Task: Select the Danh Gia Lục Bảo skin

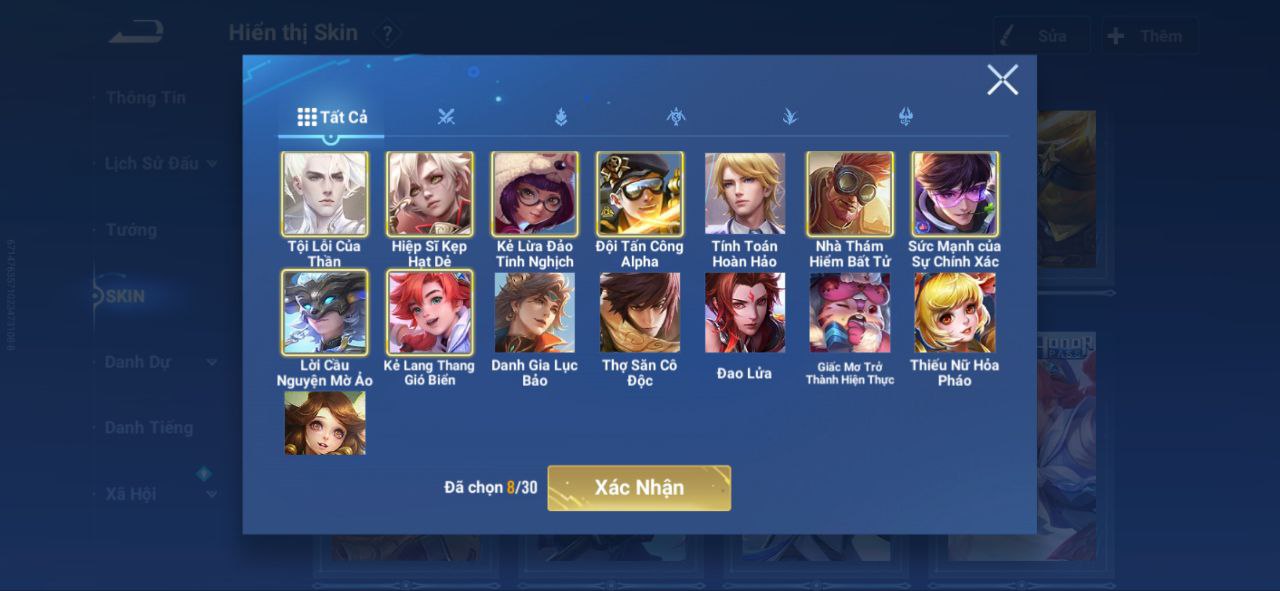Action: point(535,312)
